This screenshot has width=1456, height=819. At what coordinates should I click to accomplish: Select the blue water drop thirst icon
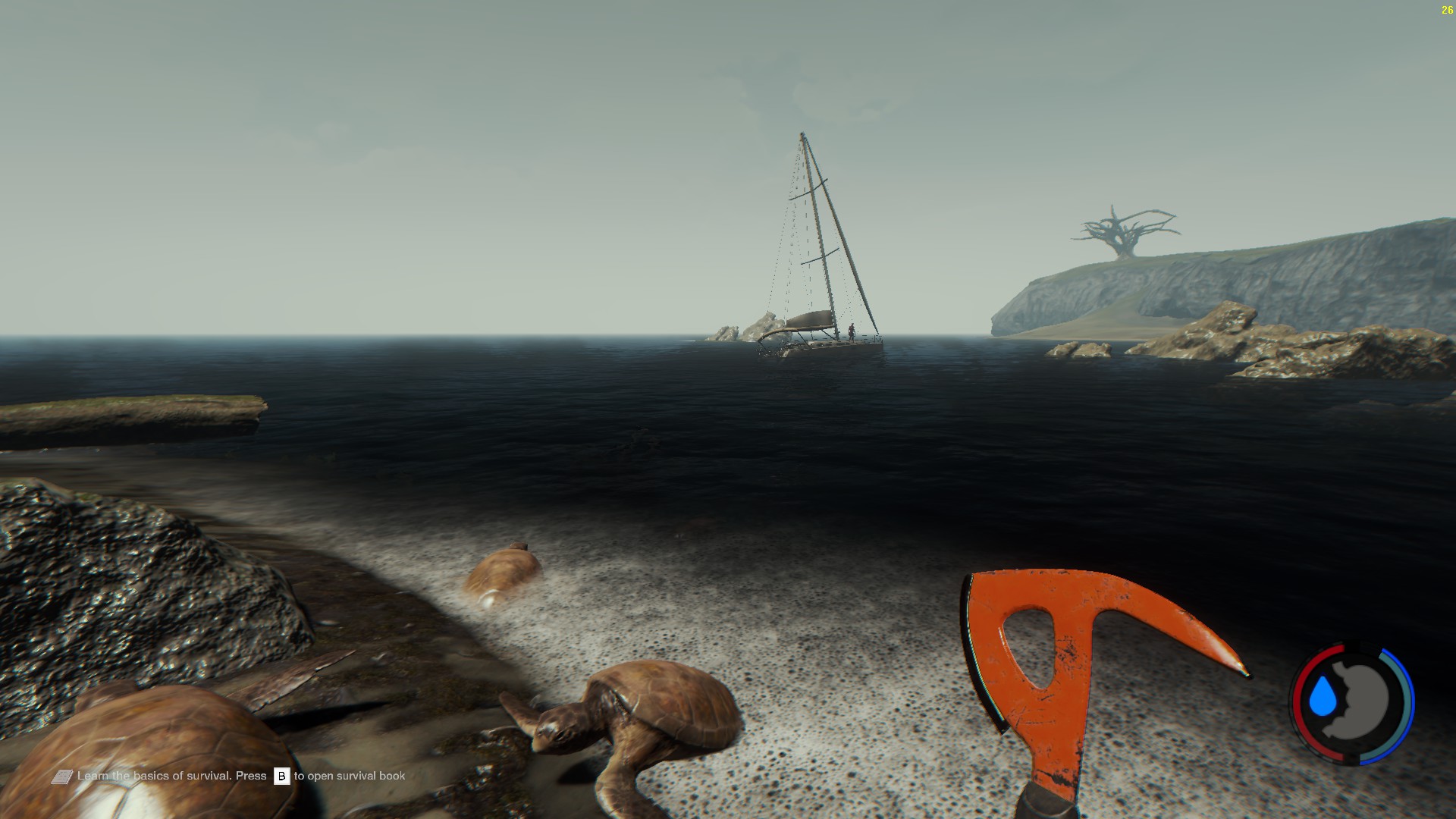pos(1323,697)
